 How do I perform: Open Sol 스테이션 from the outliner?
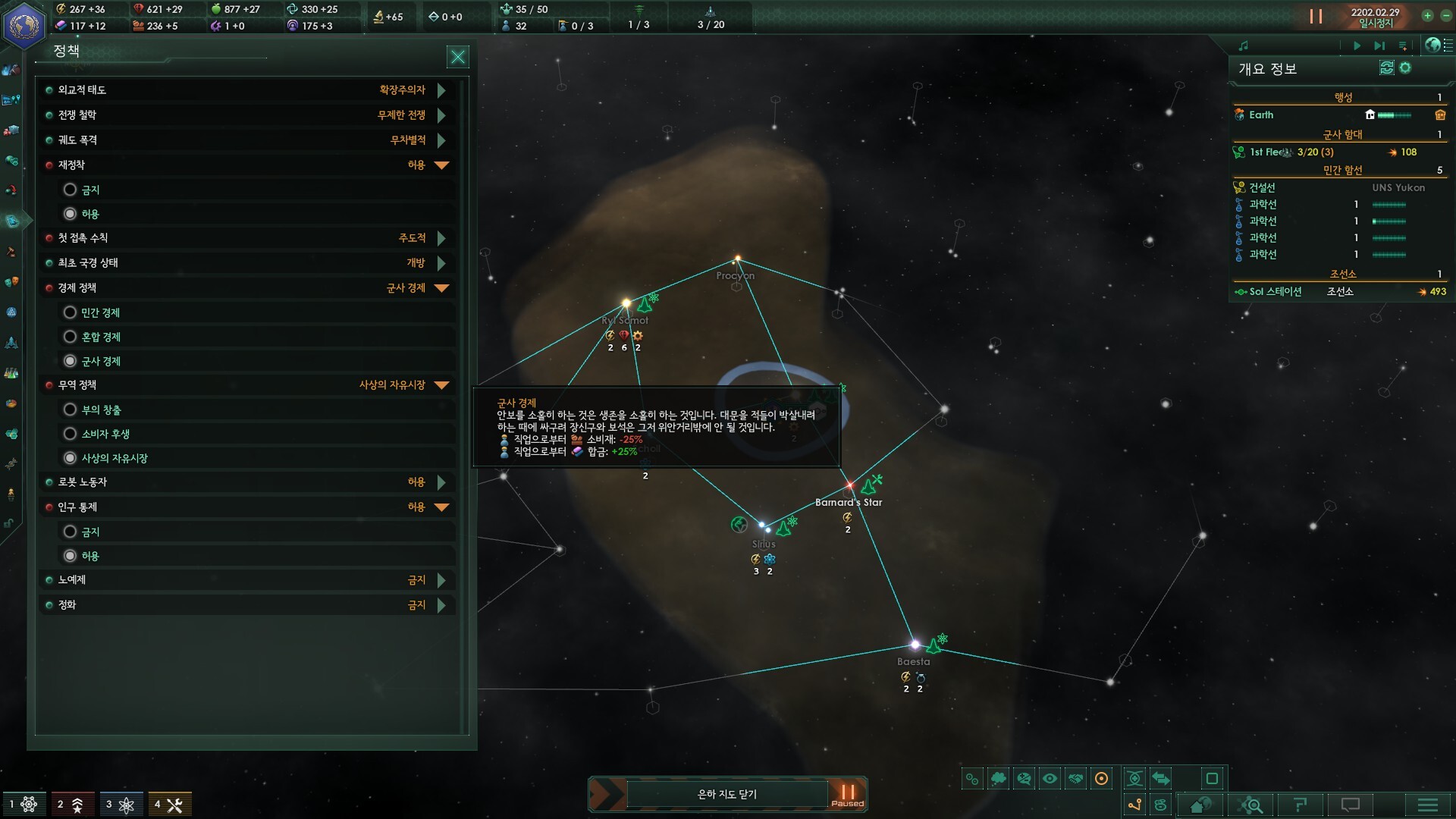1276,292
